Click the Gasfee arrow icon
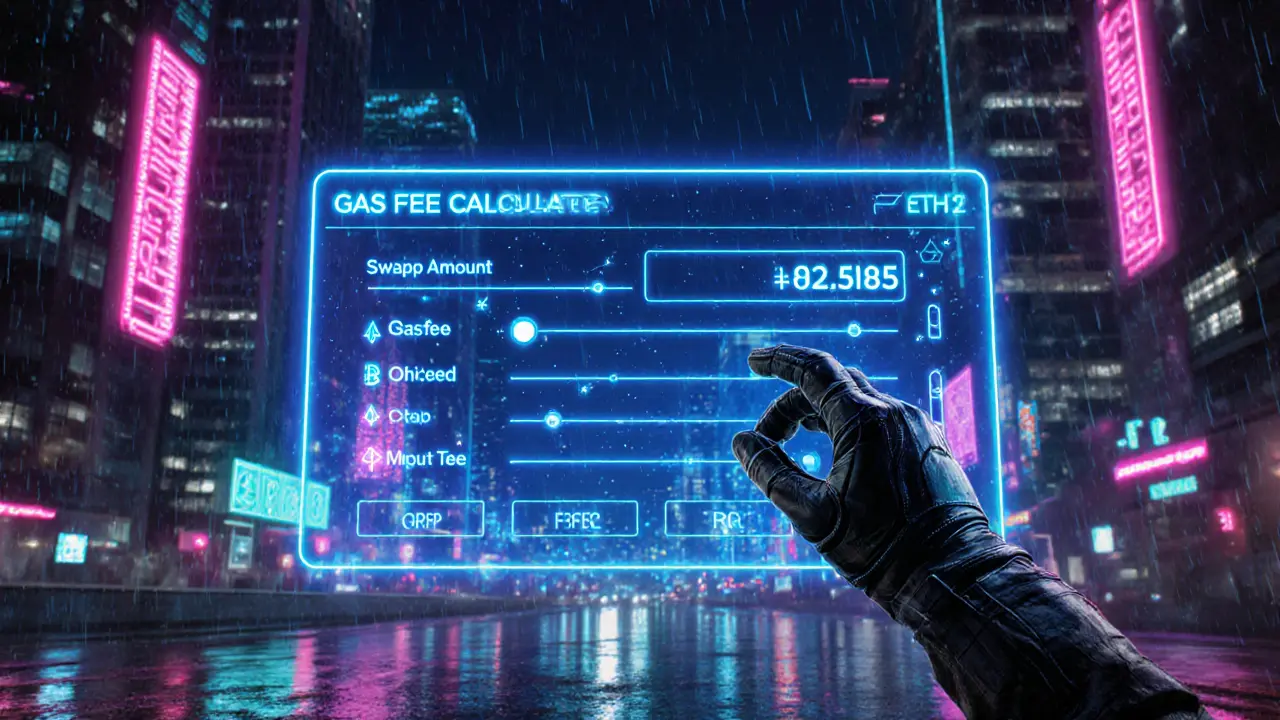This screenshot has height=720, width=1280. click(x=371, y=331)
